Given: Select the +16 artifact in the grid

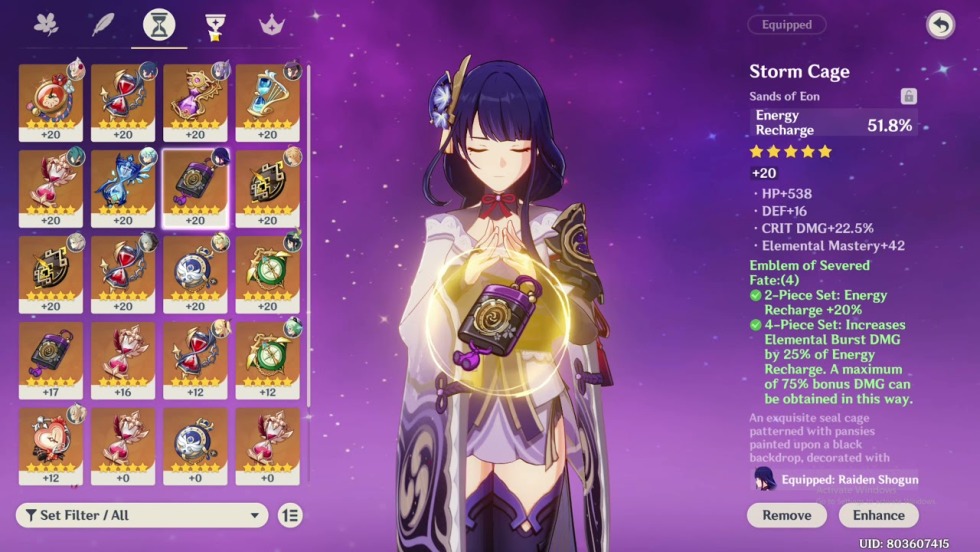Looking at the screenshot, I should point(123,355).
